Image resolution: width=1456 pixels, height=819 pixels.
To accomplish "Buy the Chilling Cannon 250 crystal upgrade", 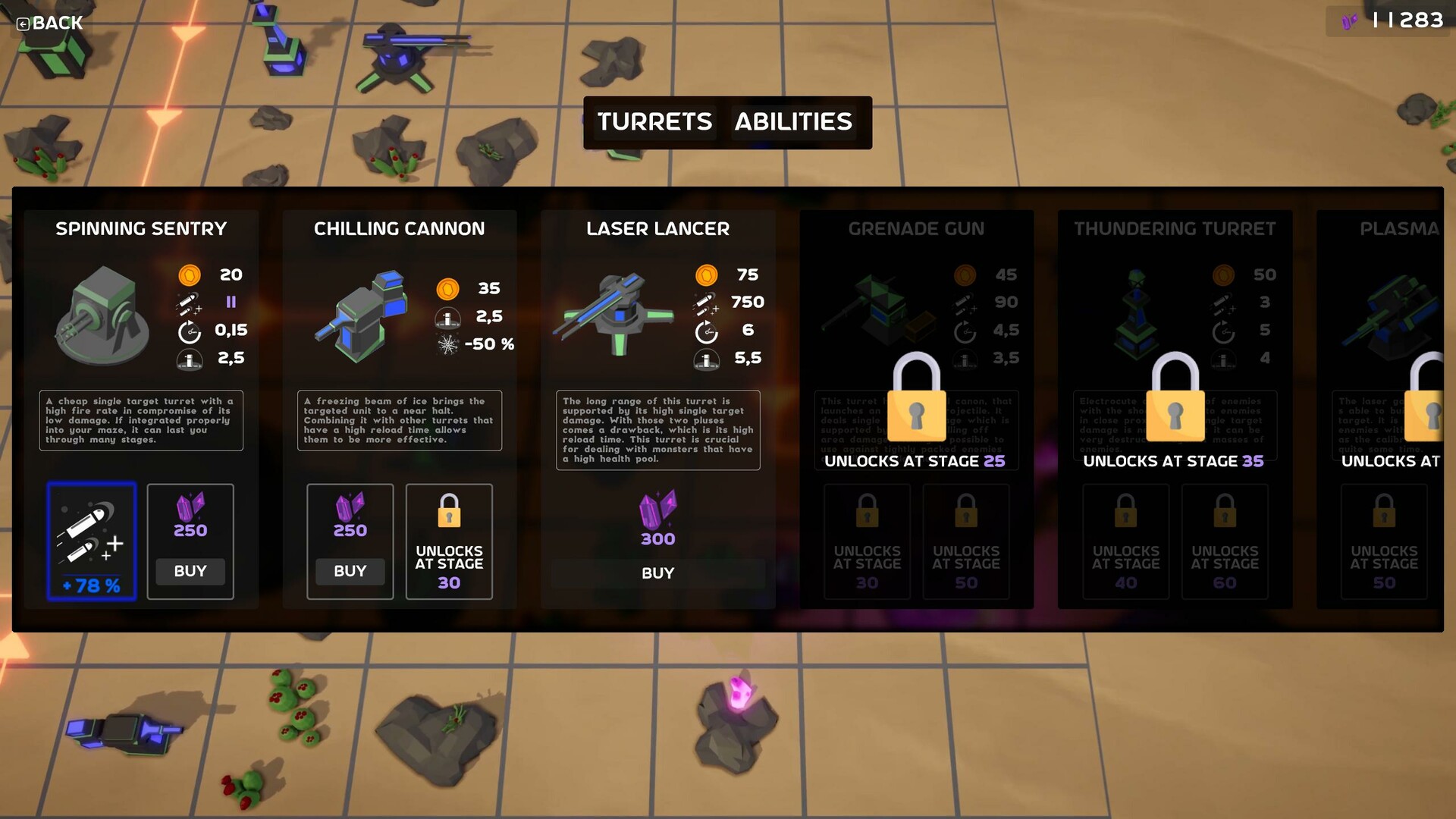I will click(350, 571).
